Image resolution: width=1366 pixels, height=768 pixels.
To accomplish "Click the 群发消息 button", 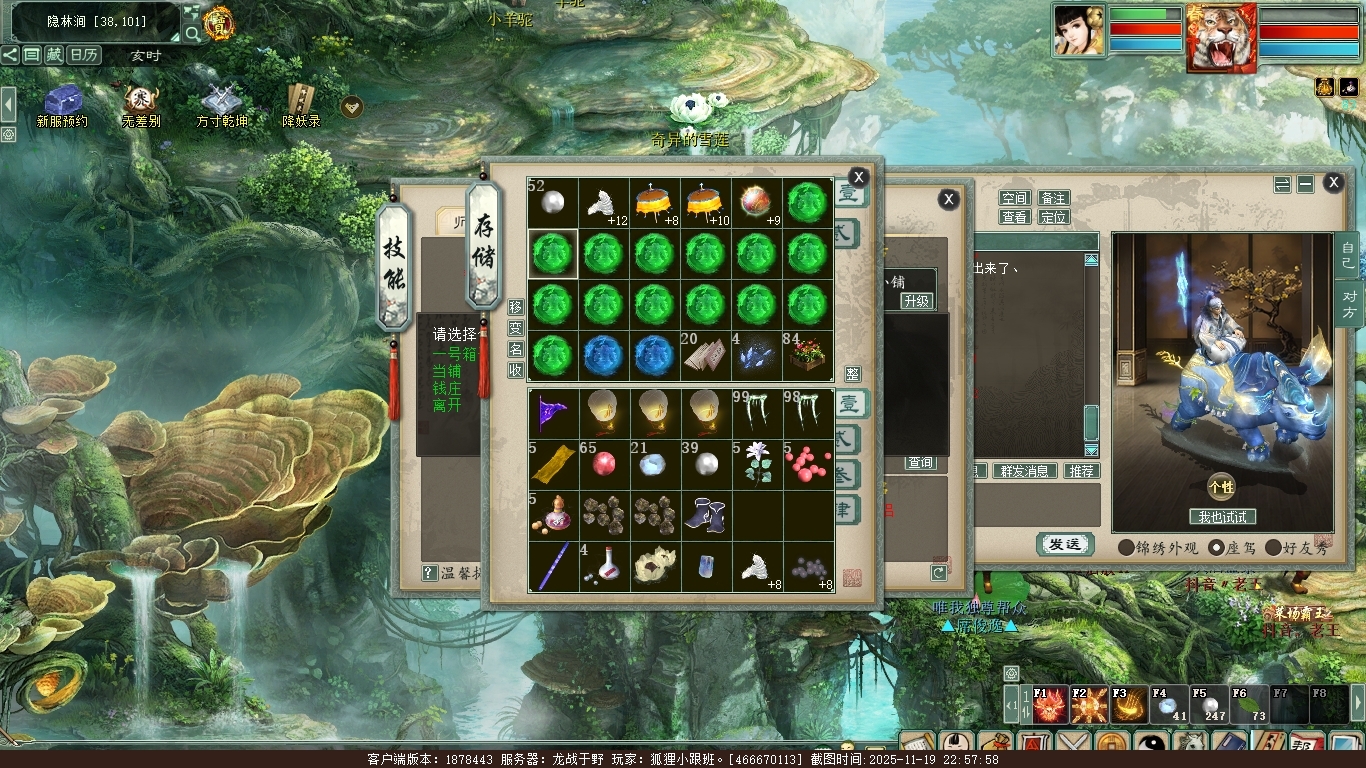I will [x=1024, y=471].
